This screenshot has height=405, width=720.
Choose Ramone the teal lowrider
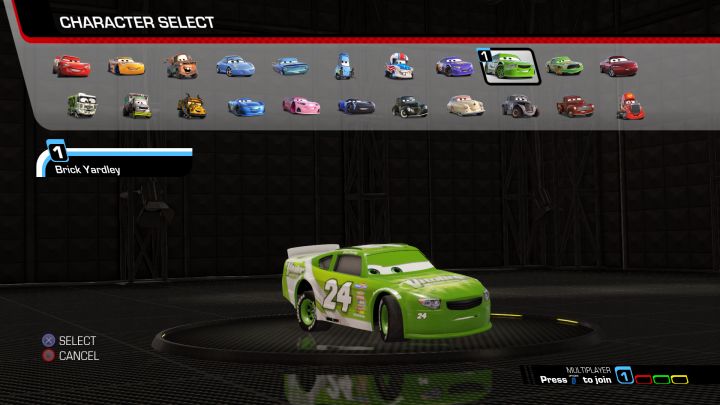291,67
